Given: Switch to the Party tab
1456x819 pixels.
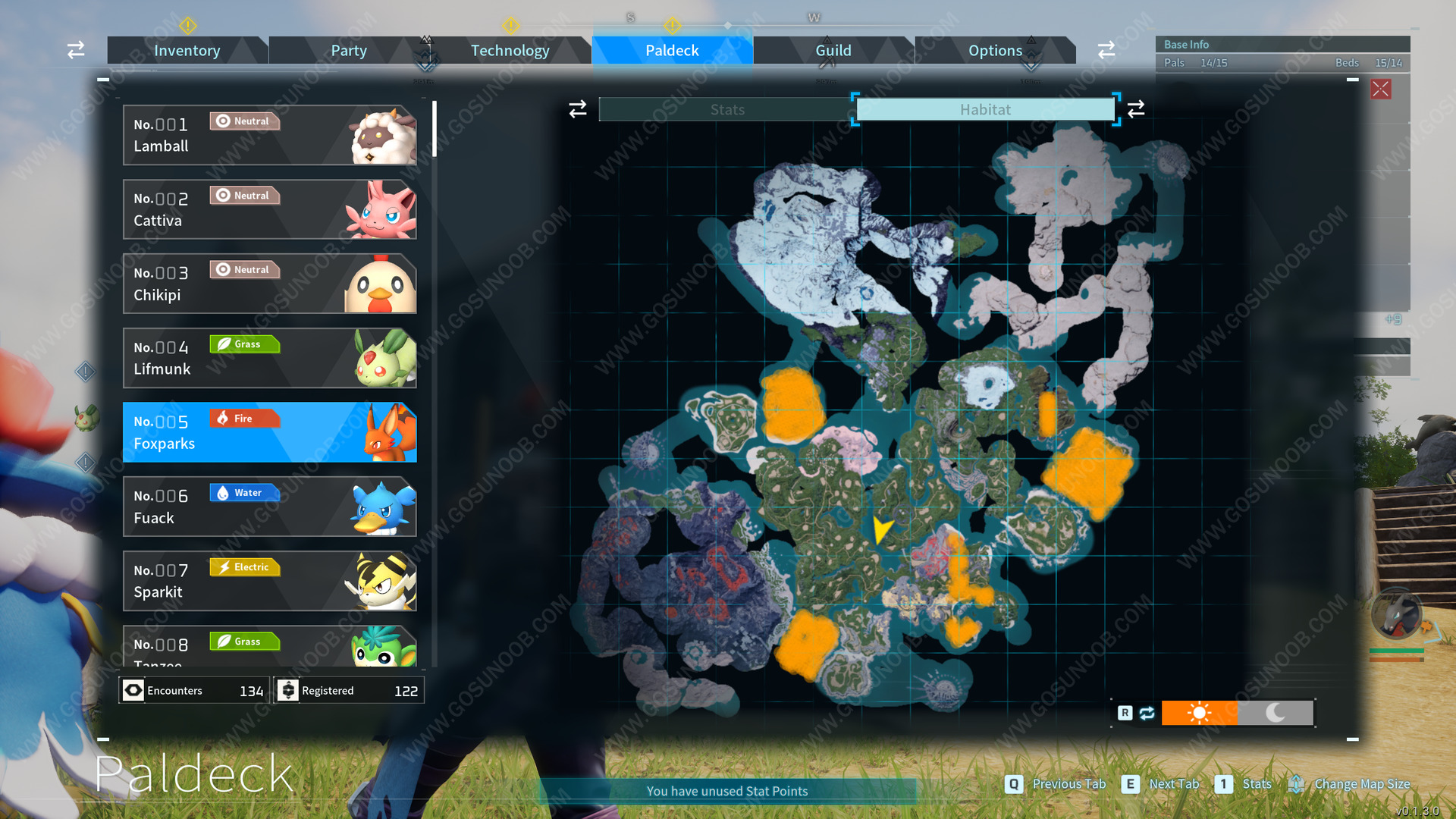Looking at the screenshot, I should [348, 51].
